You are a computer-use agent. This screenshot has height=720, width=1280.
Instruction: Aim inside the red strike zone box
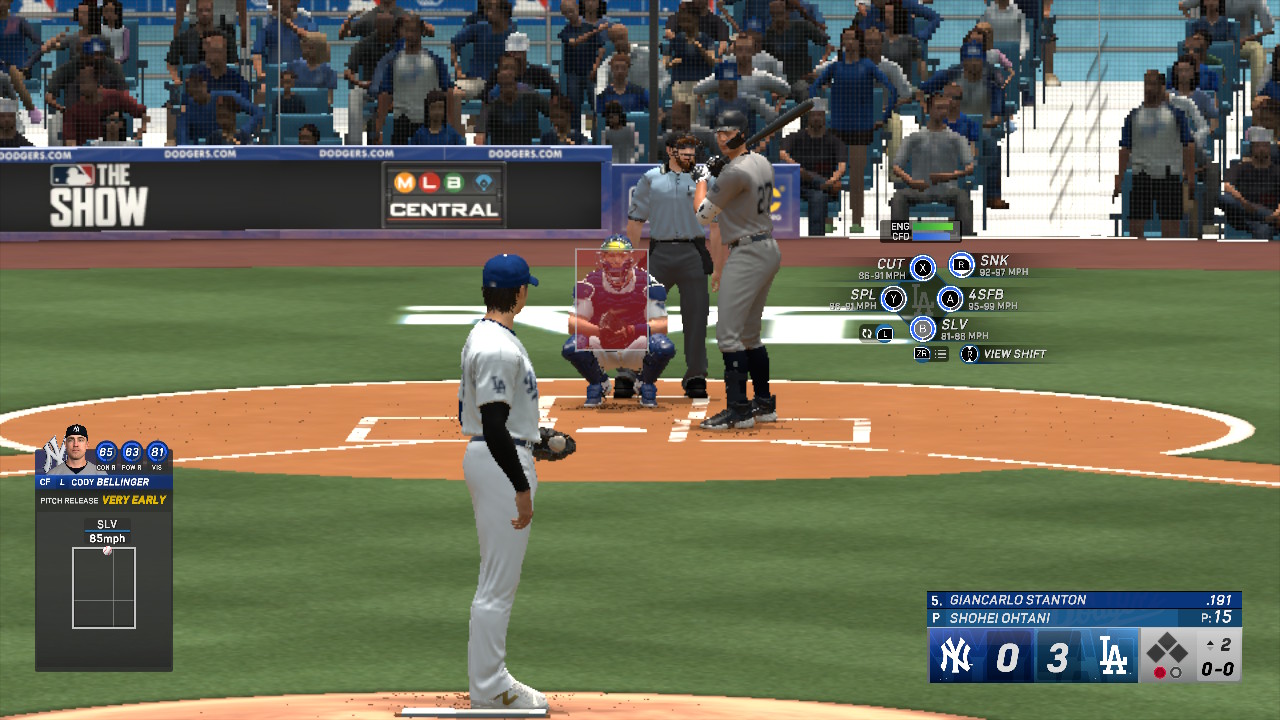pyautogui.click(x=612, y=300)
